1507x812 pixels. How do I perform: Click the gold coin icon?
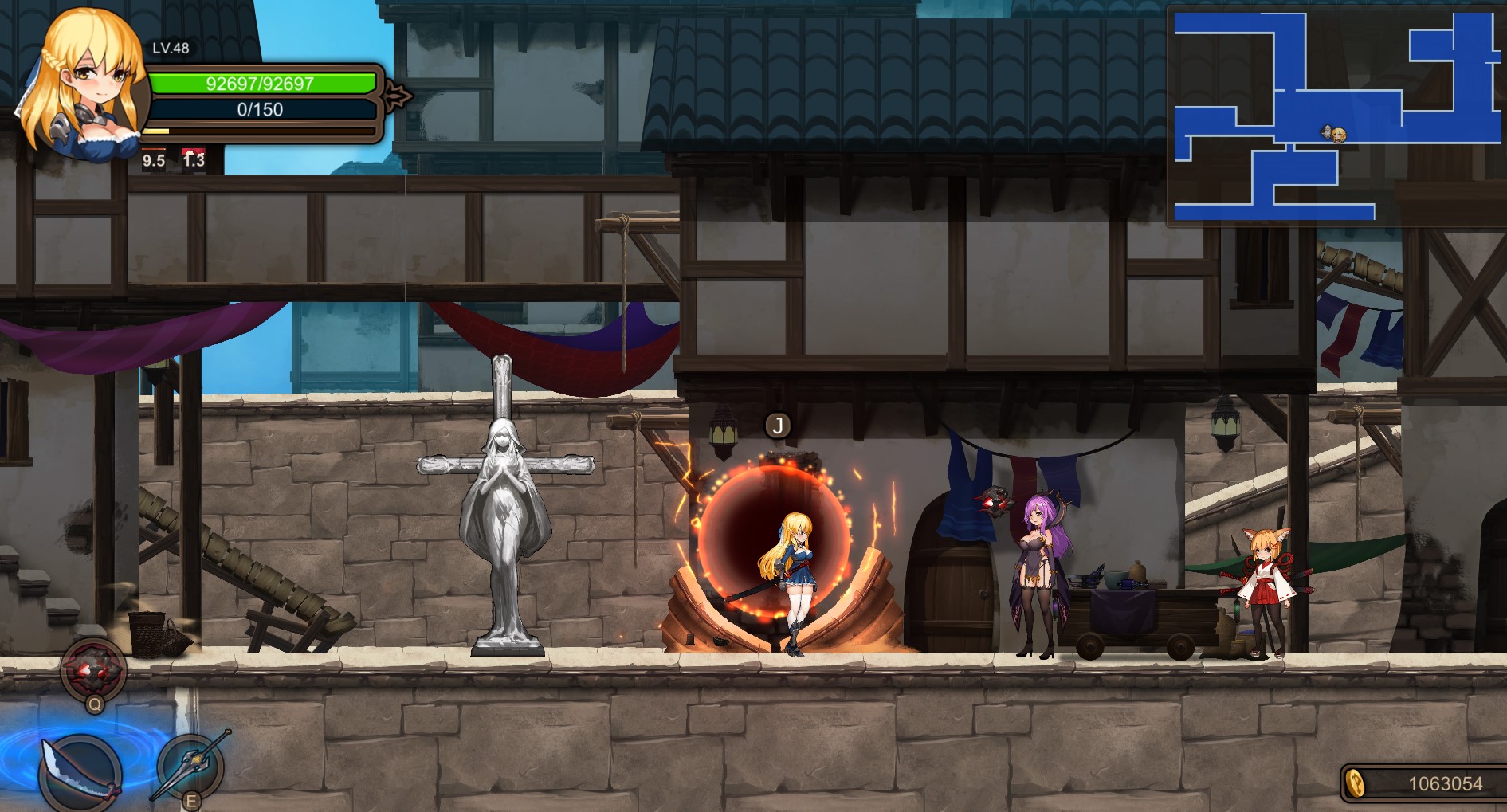pyautogui.click(x=1355, y=783)
